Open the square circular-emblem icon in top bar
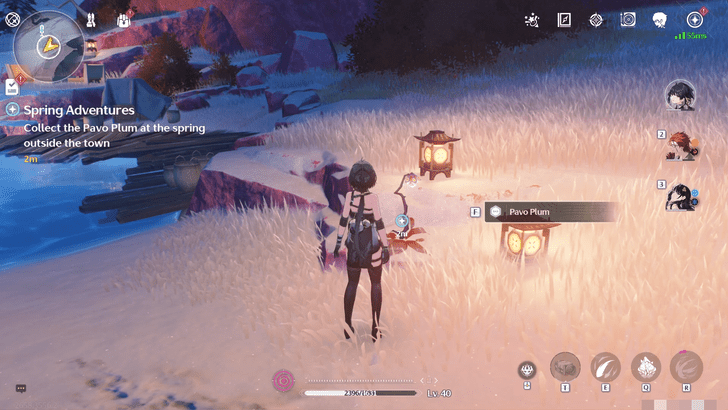The width and height of the screenshot is (728, 410). pyautogui.click(x=628, y=20)
